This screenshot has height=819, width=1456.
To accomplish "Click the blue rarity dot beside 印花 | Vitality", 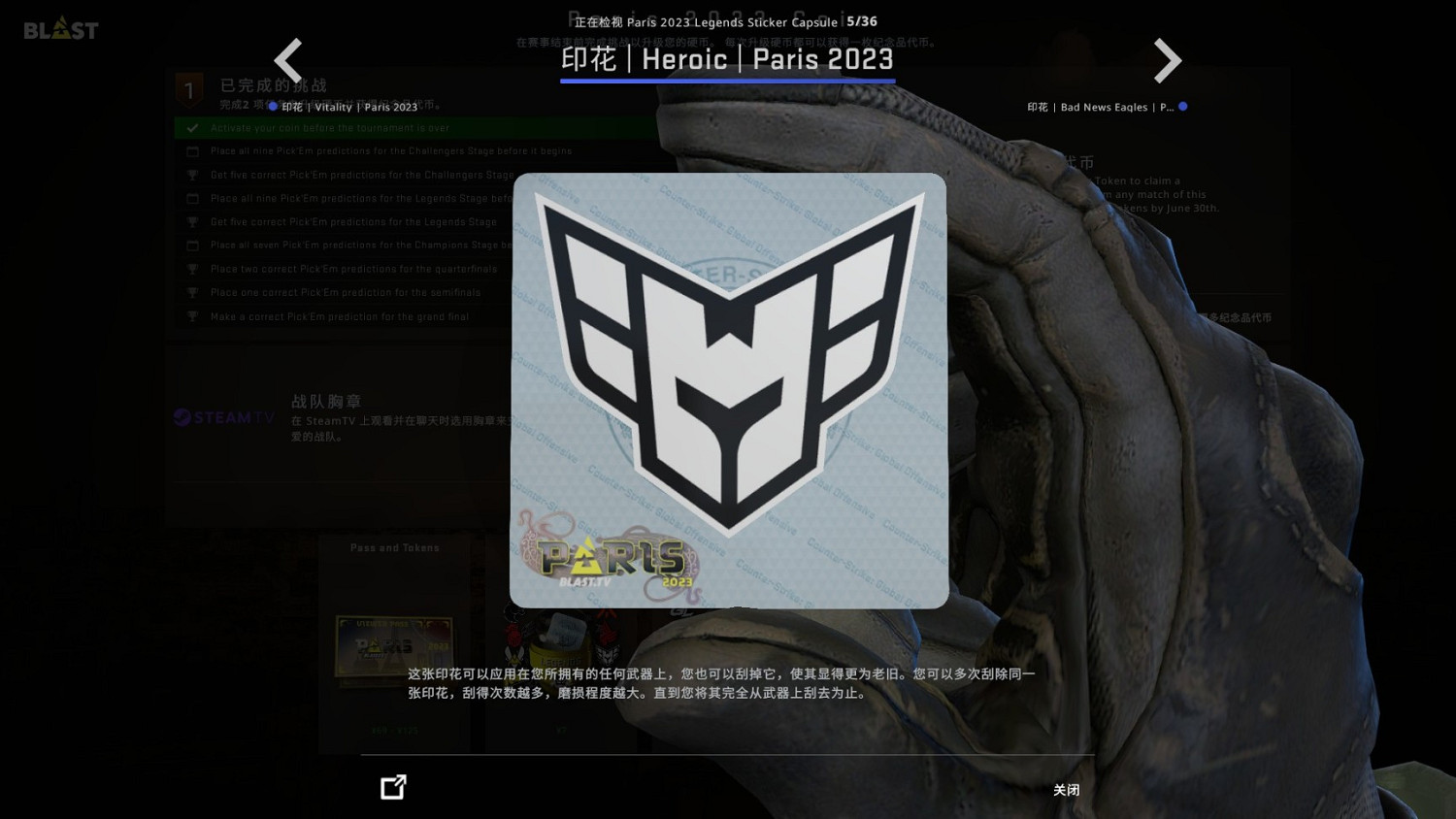I will [x=273, y=107].
